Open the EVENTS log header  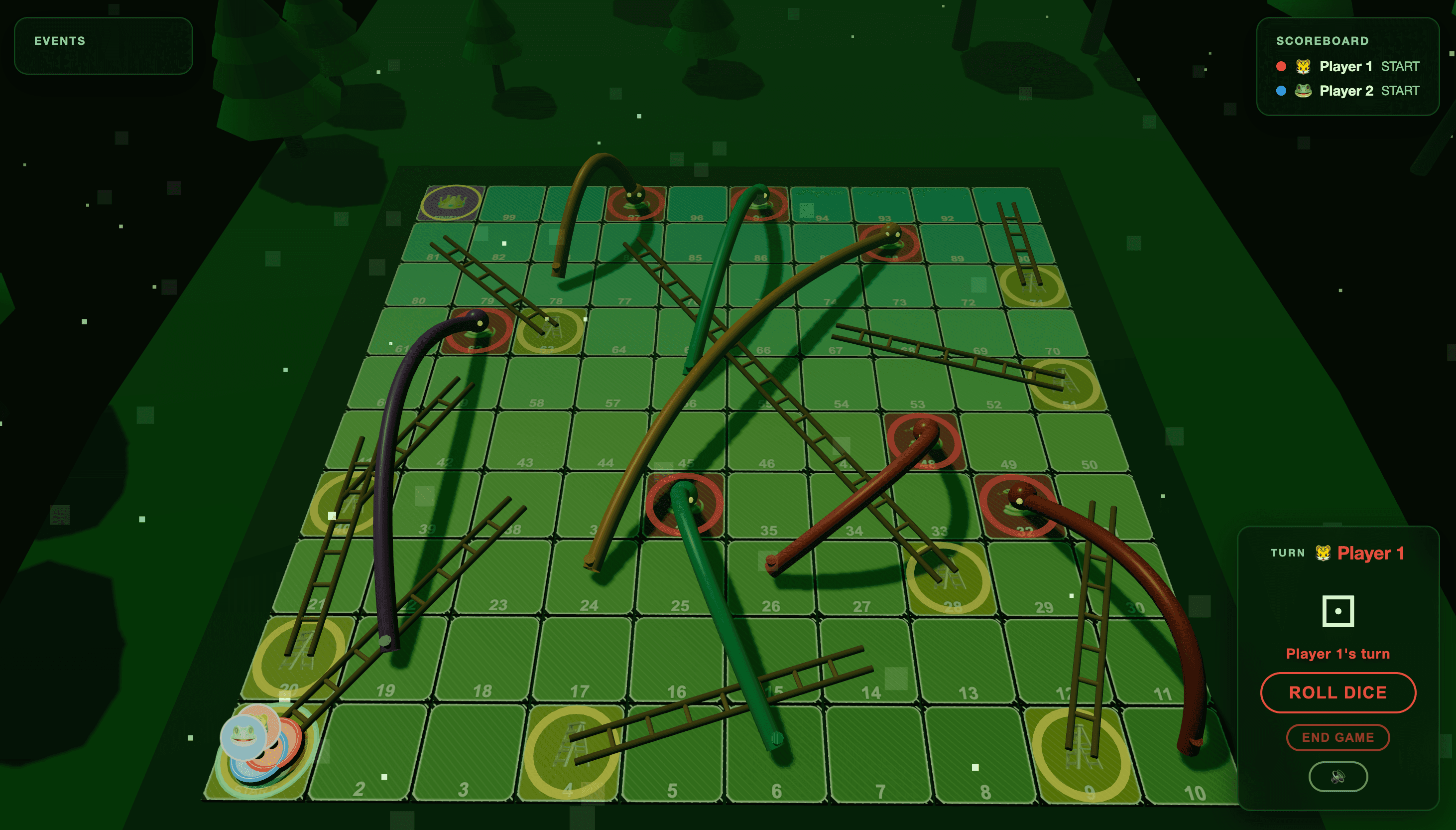pos(60,40)
